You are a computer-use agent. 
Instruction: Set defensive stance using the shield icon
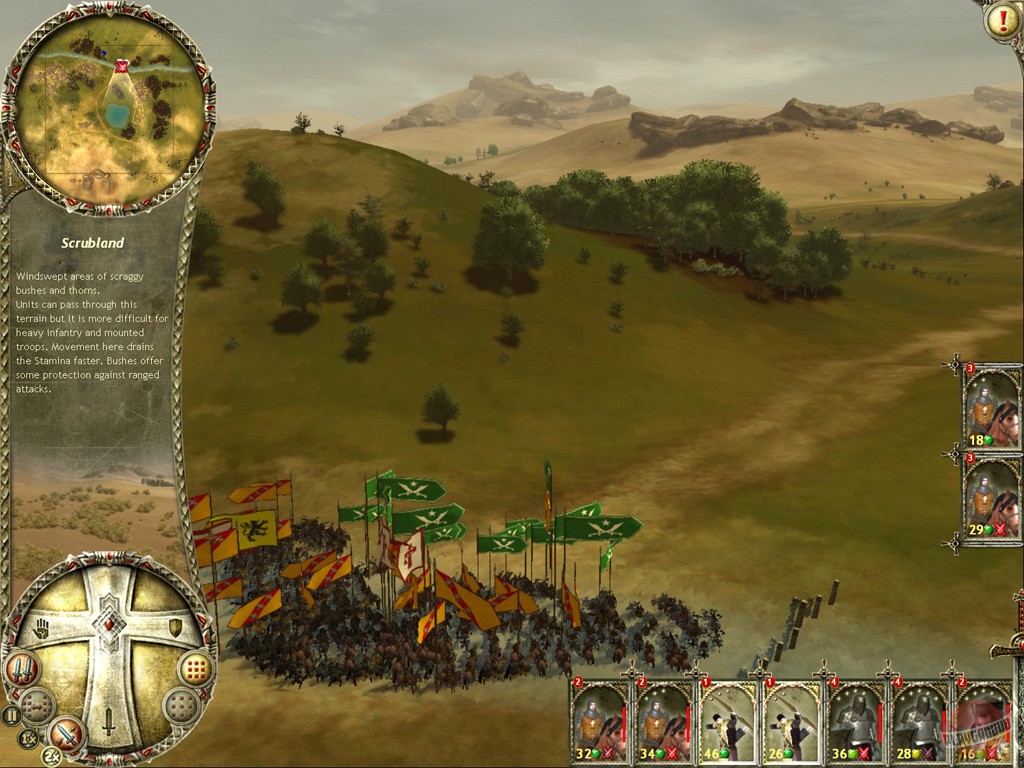point(175,627)
